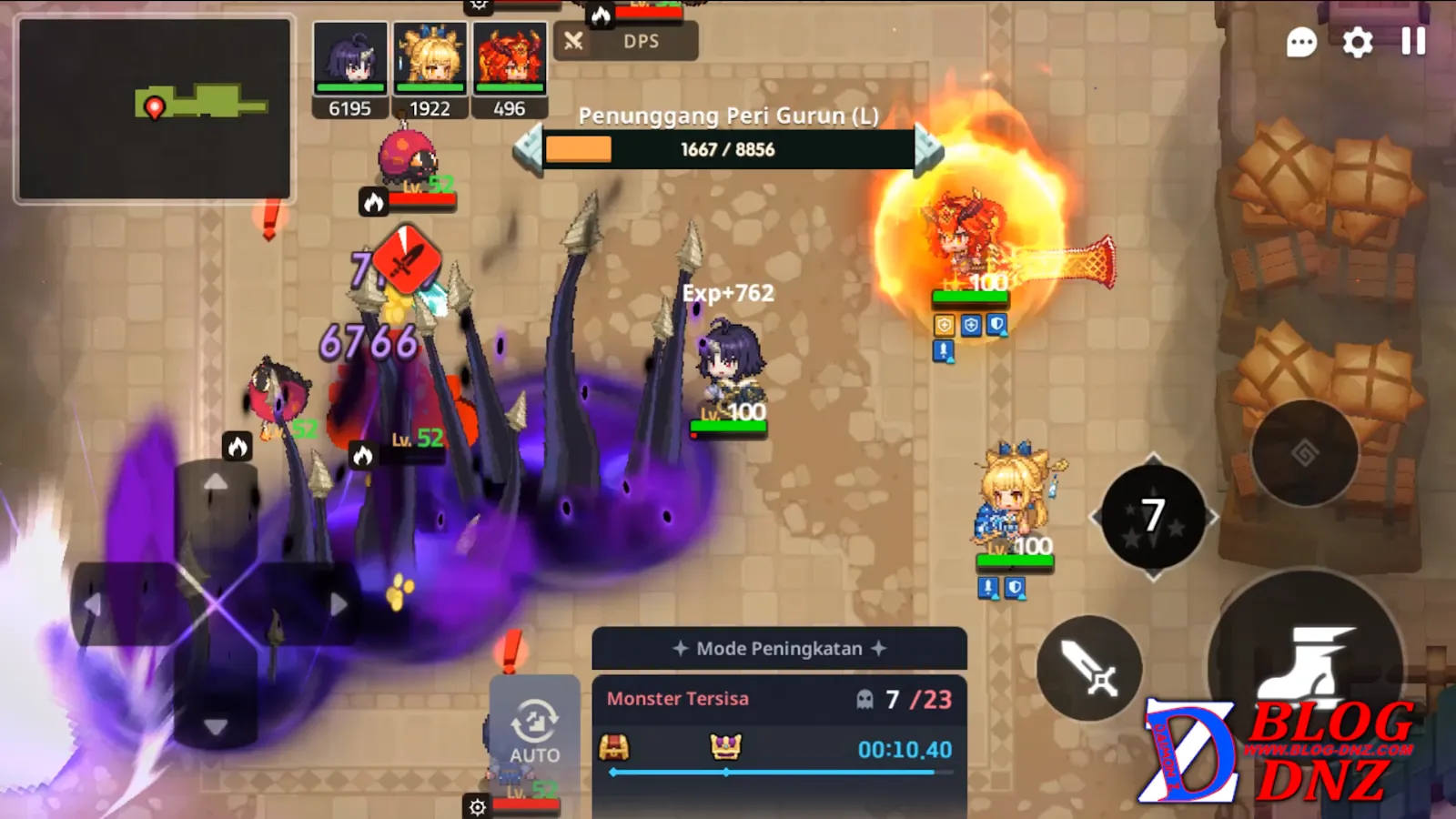Open the chat bubble icon

click(x=1301, y=42)
